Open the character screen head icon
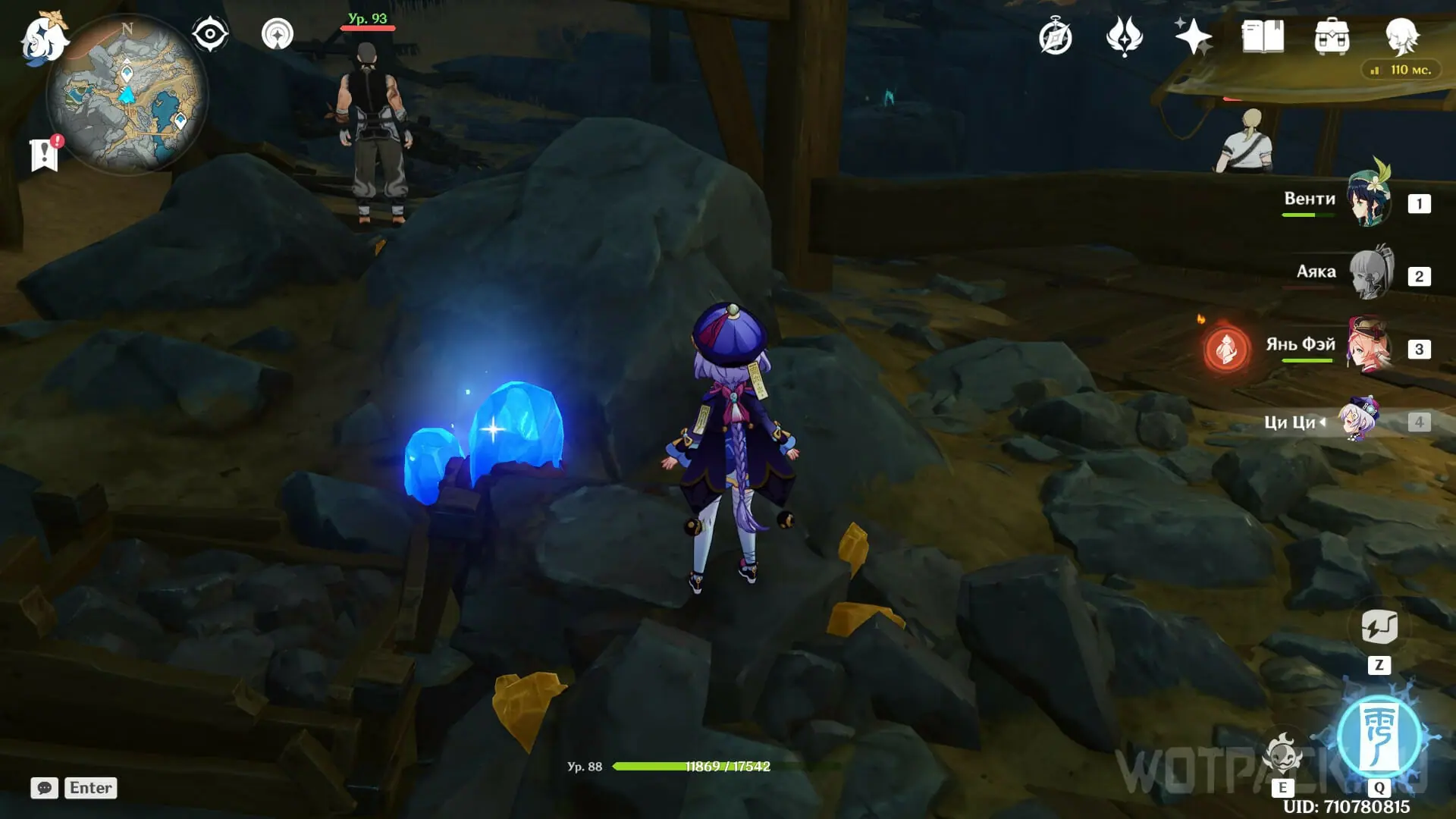1456x819 pixels. tap(1401, 36)
